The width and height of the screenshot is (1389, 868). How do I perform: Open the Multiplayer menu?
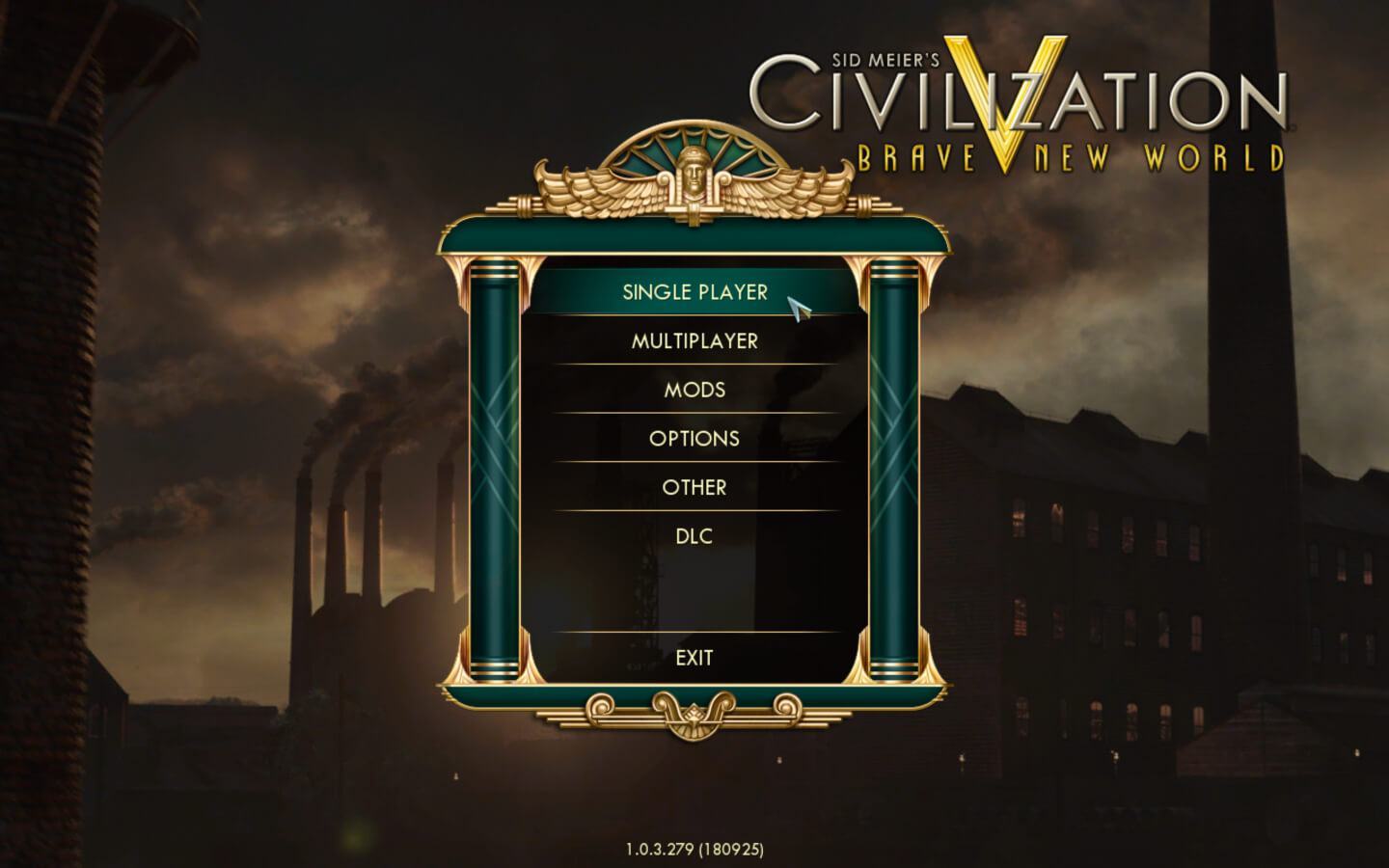click(694, 341)
